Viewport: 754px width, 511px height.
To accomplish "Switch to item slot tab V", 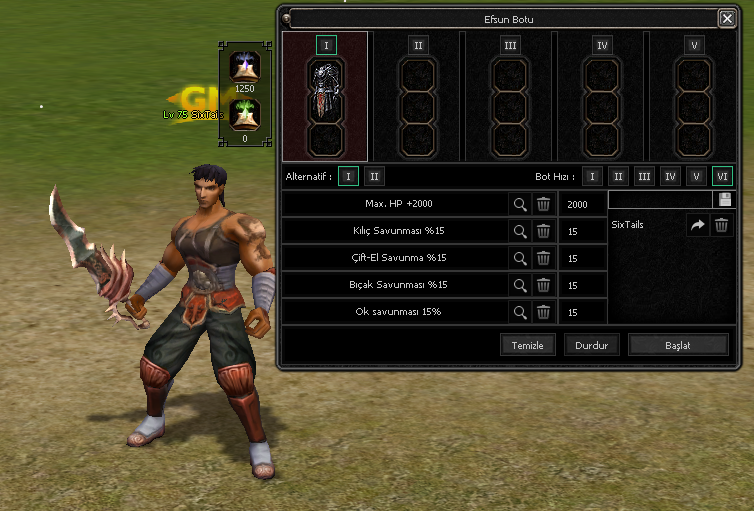I will [693, 45].
